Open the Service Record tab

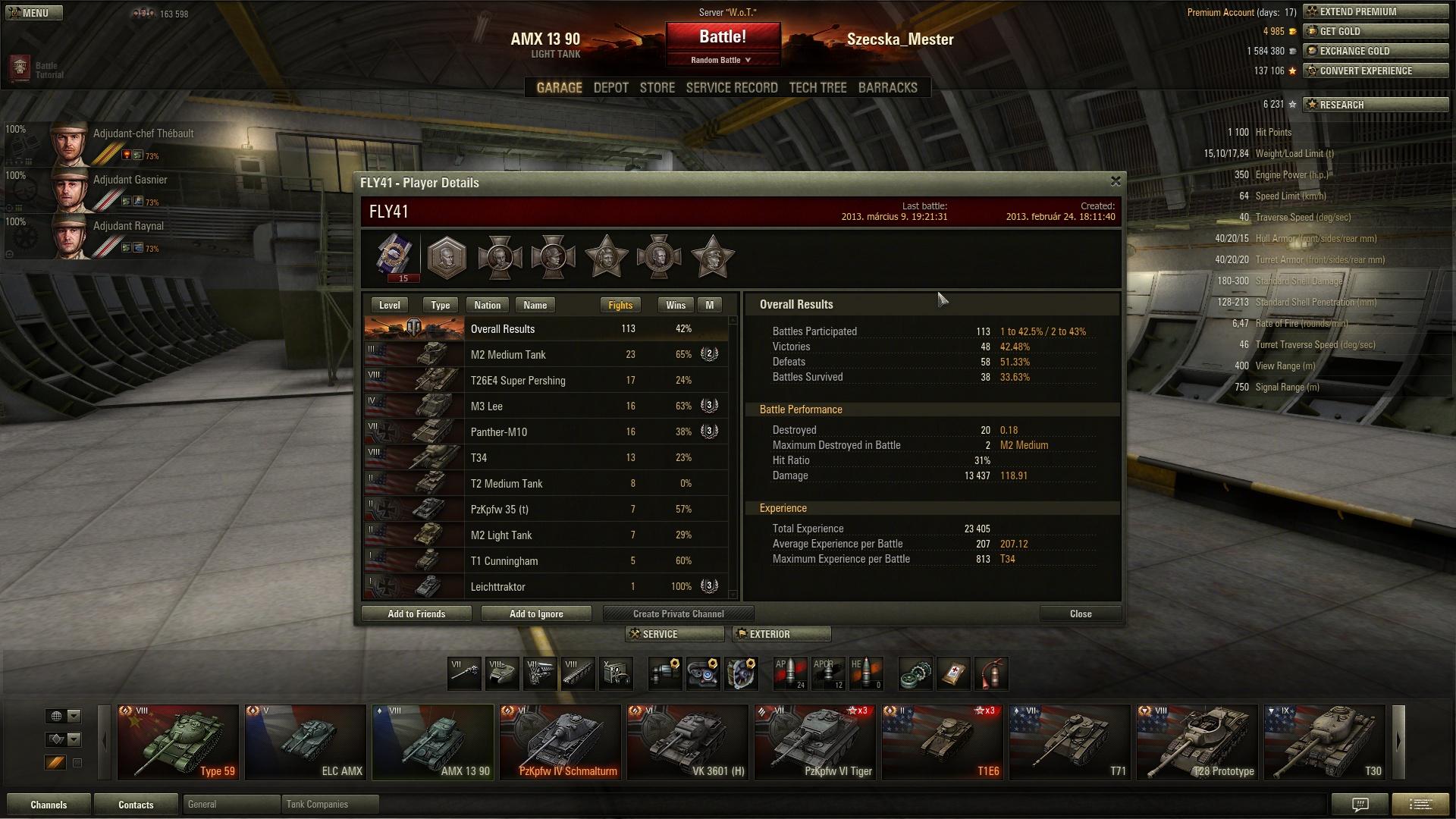(732, 88)
